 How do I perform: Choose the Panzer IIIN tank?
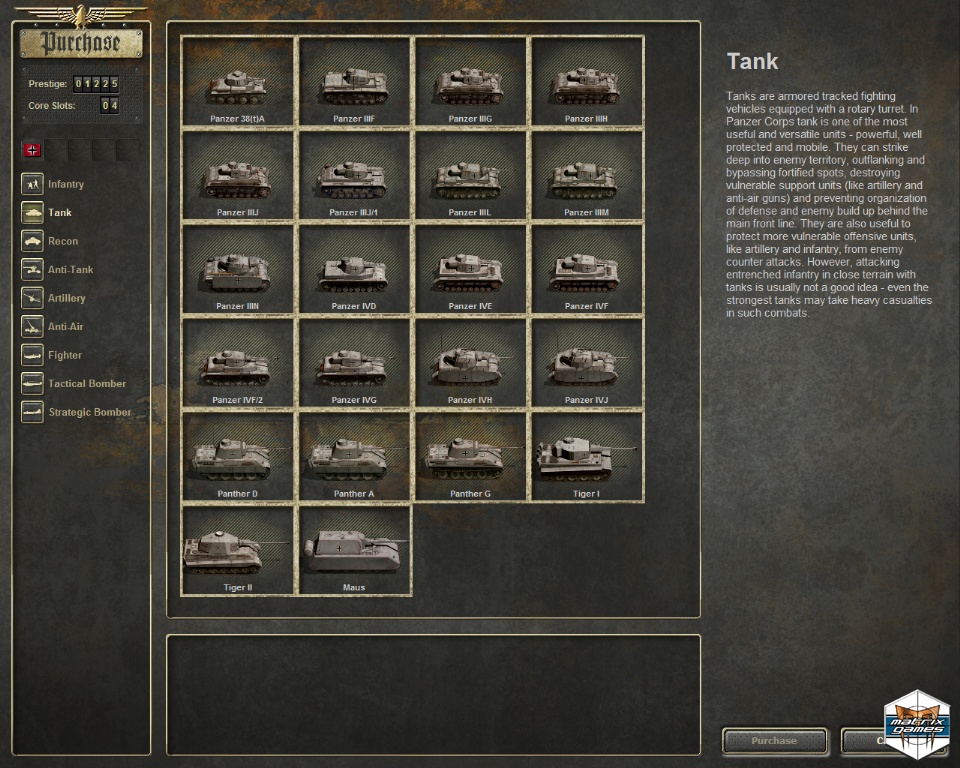pyautogui.click(x=238, y=270)
